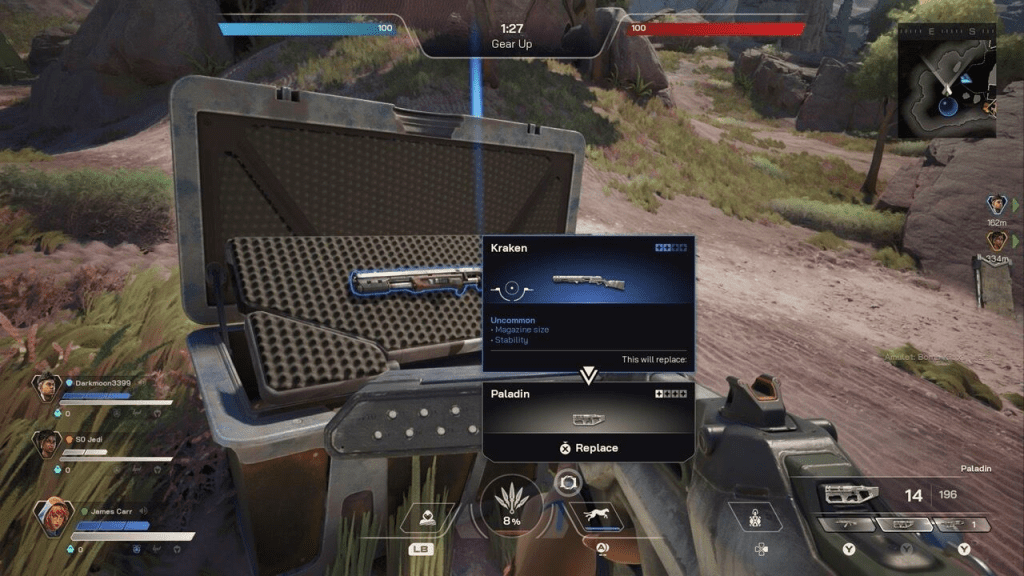Switch to the weapon slot showing 1

963,524
